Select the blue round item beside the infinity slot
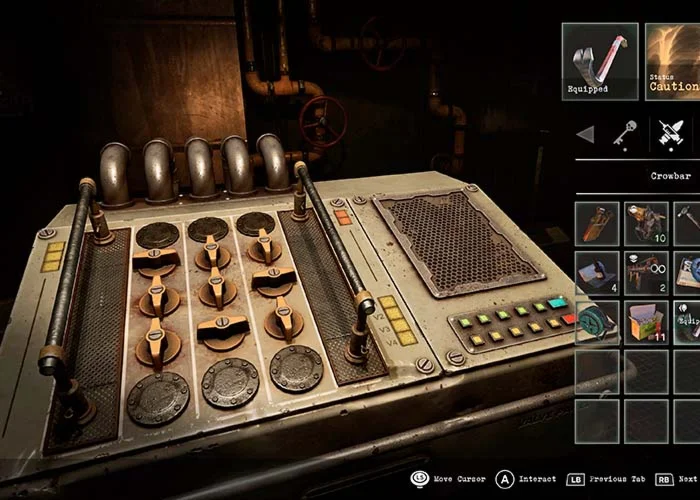 pyautogui.click(x=688, y=272)
